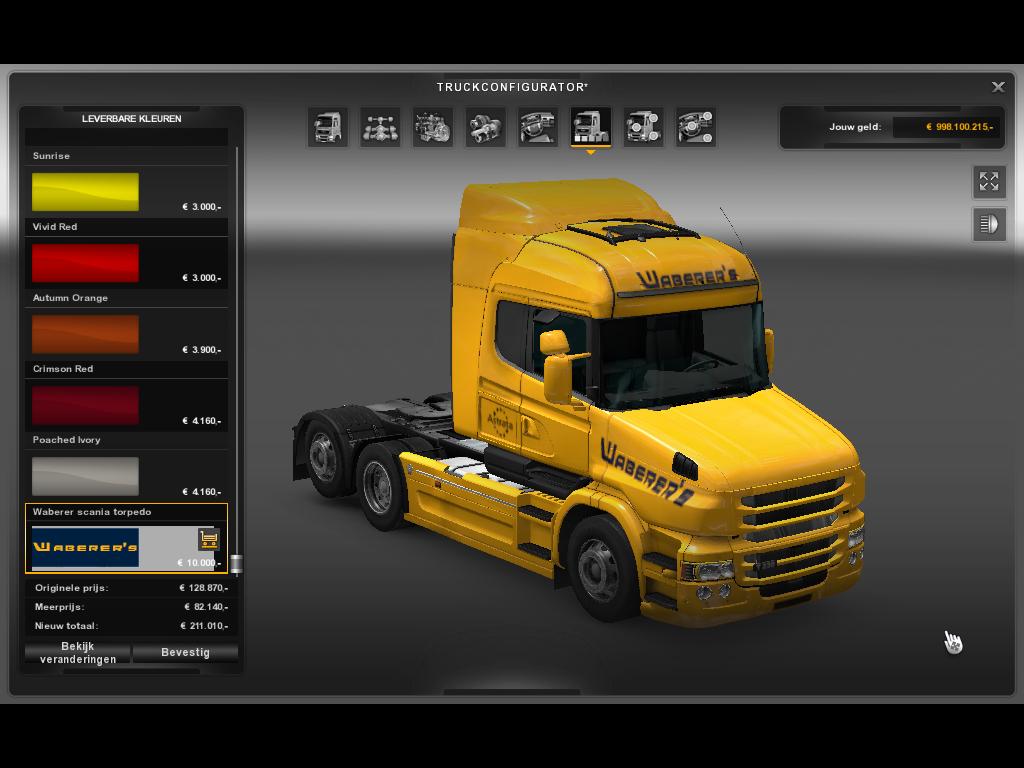Toggle fullscreen truck preview

pos(989,181)
